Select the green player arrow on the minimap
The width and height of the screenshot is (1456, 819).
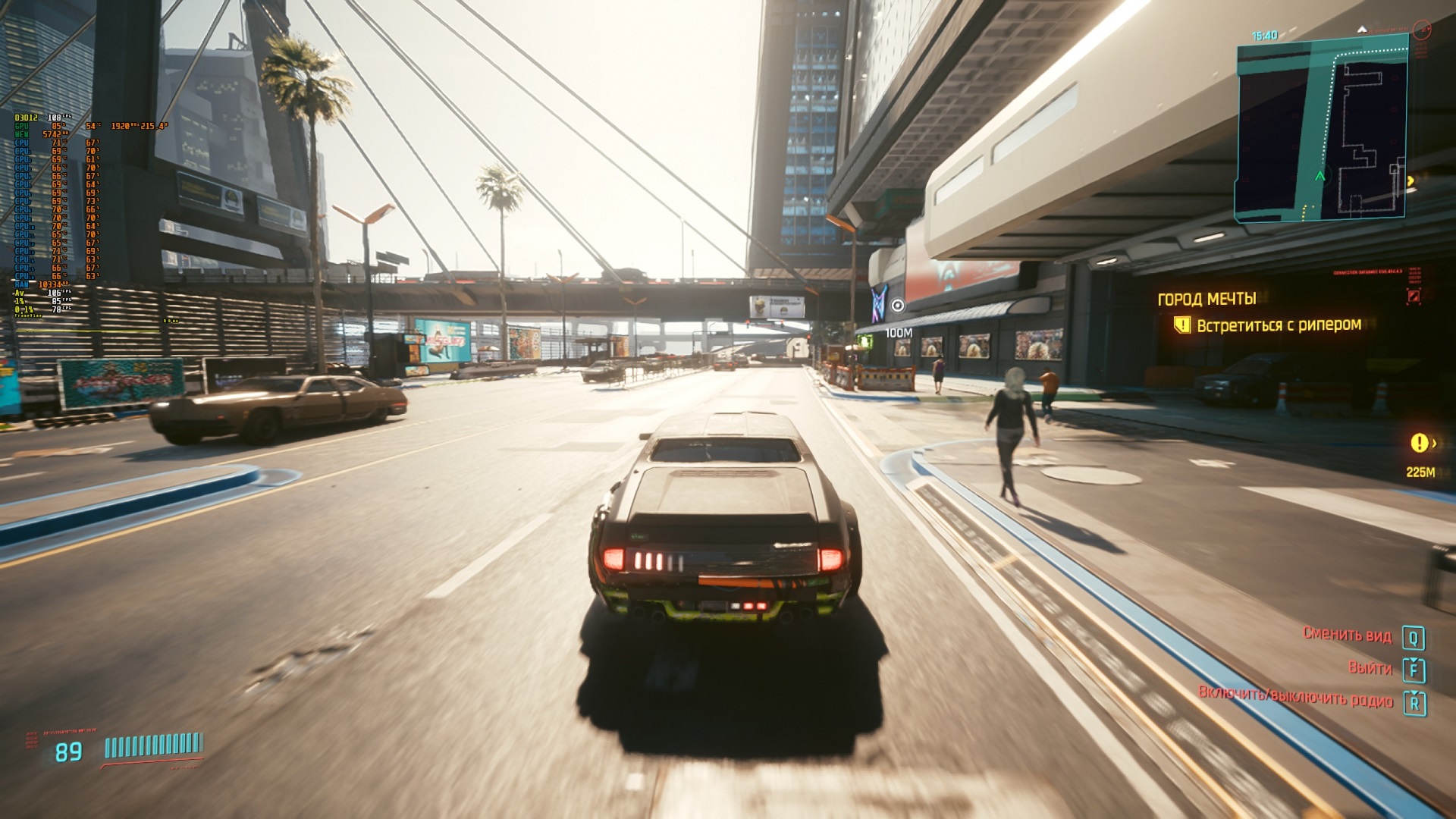tap(1319, 176)
